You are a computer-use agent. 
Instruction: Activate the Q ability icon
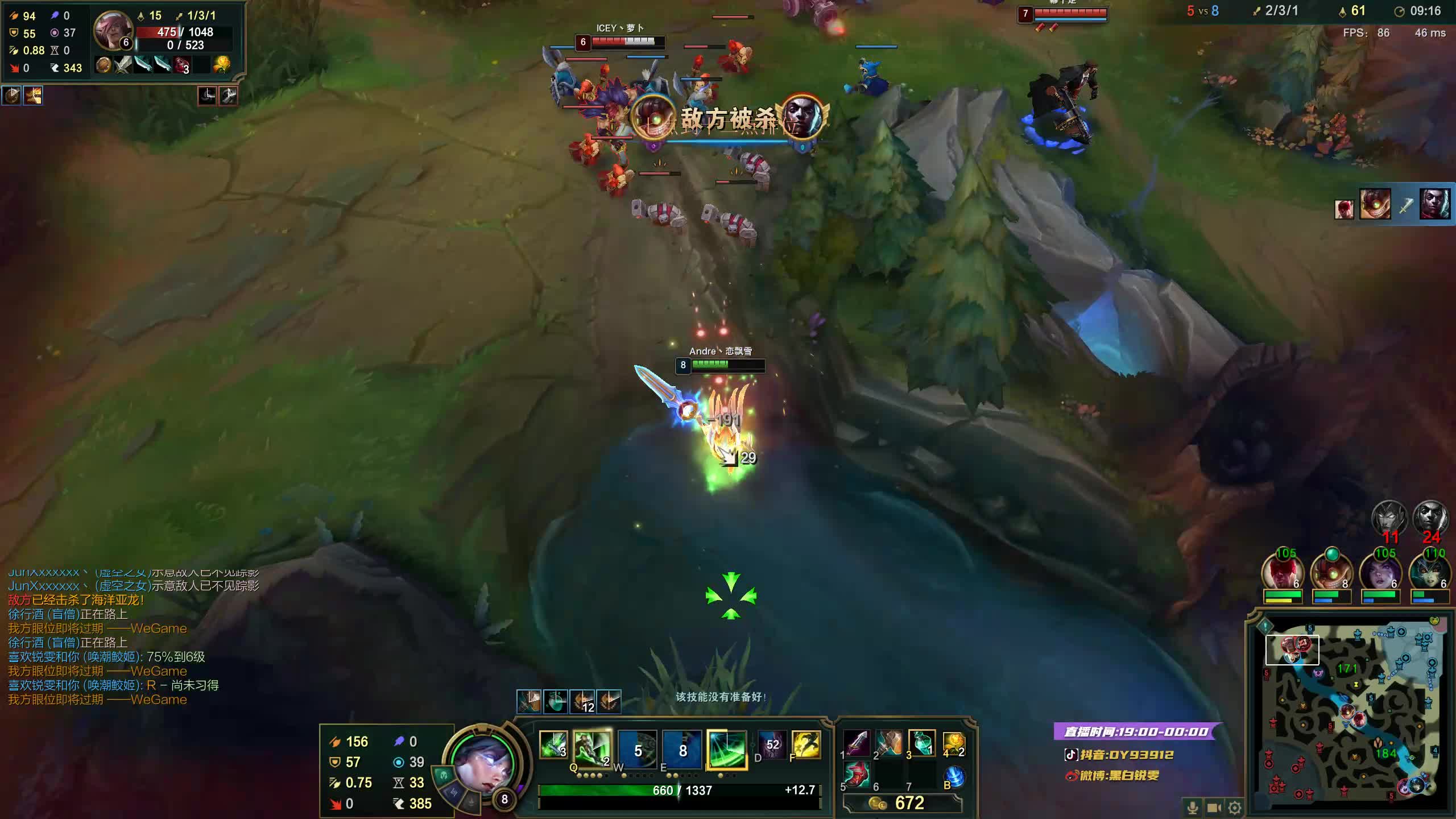591,747
